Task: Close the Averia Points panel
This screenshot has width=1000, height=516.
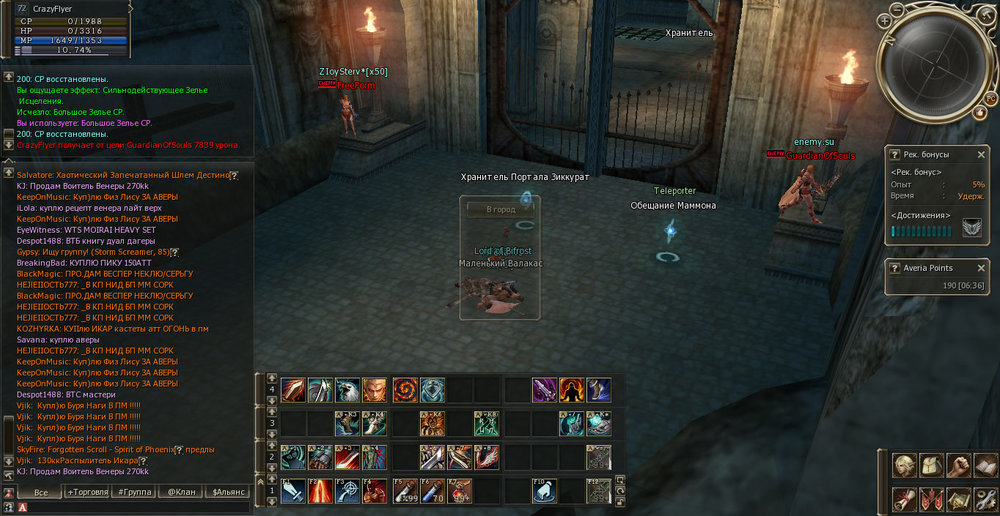Action: 981,268
